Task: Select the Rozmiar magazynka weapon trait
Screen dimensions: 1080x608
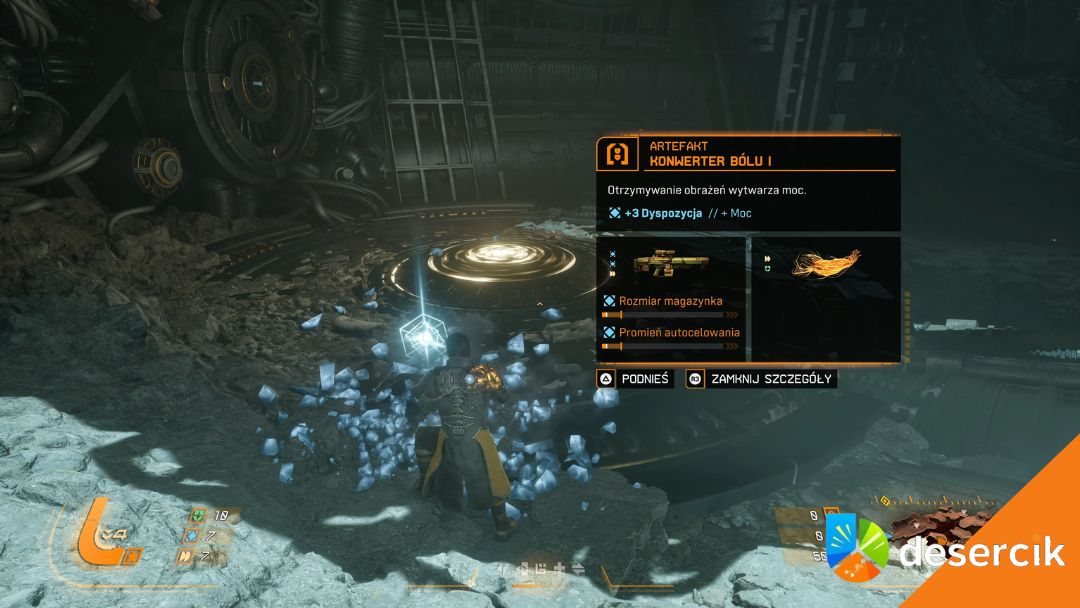Action: [x=669, y=301]
